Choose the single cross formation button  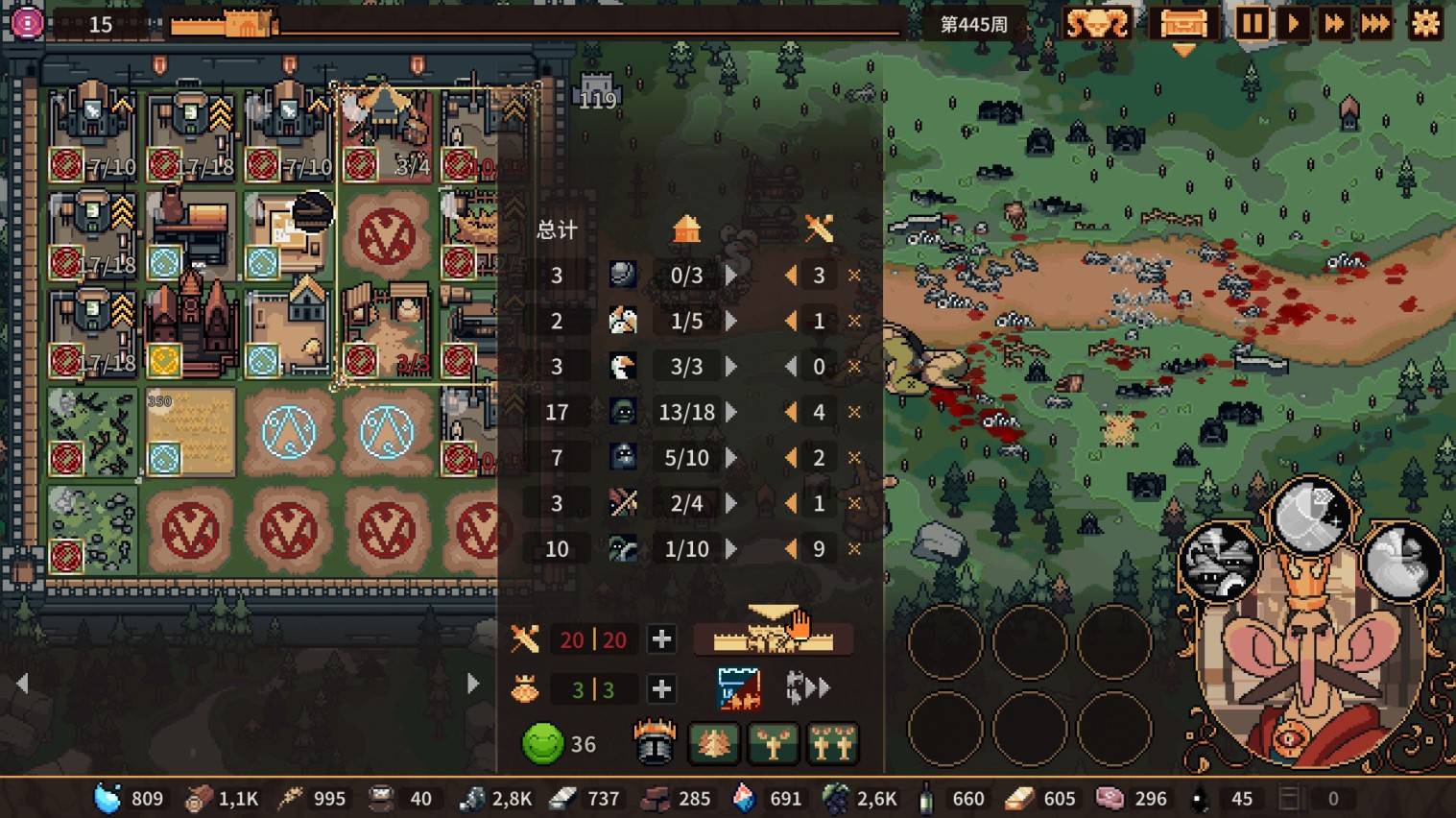point(773,744)
